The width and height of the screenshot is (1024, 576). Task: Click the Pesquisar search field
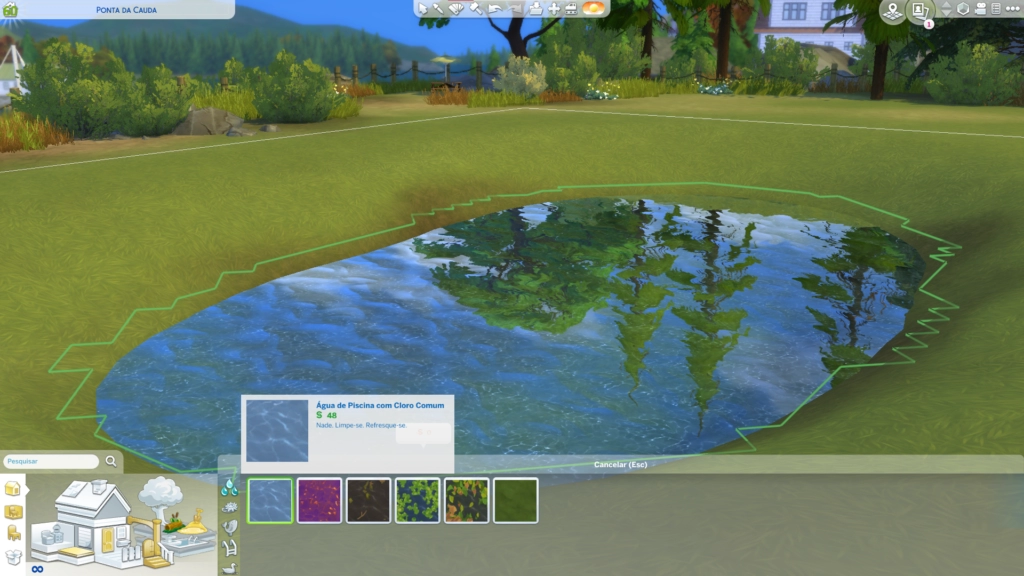51,462
